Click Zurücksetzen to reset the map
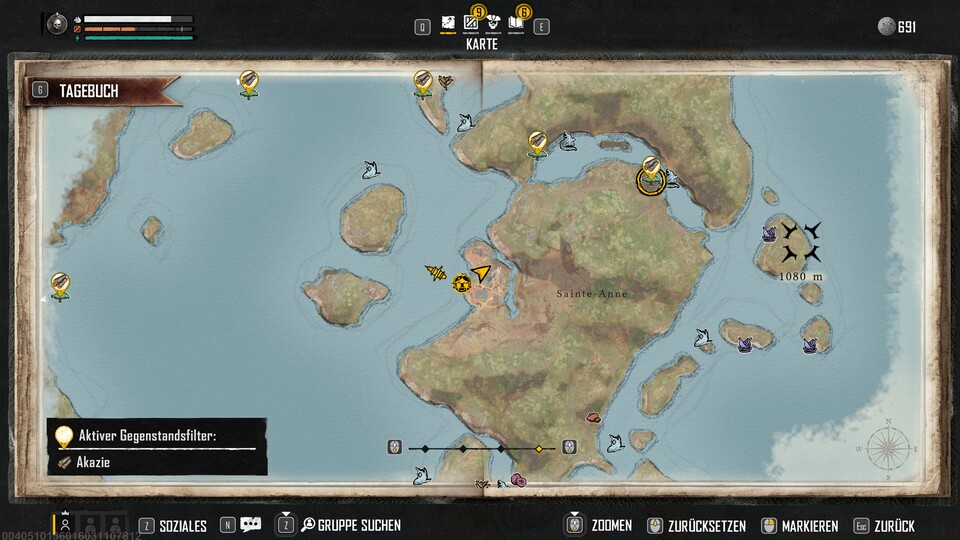Viewport: 960px width, 540px height. coord(701,525)
